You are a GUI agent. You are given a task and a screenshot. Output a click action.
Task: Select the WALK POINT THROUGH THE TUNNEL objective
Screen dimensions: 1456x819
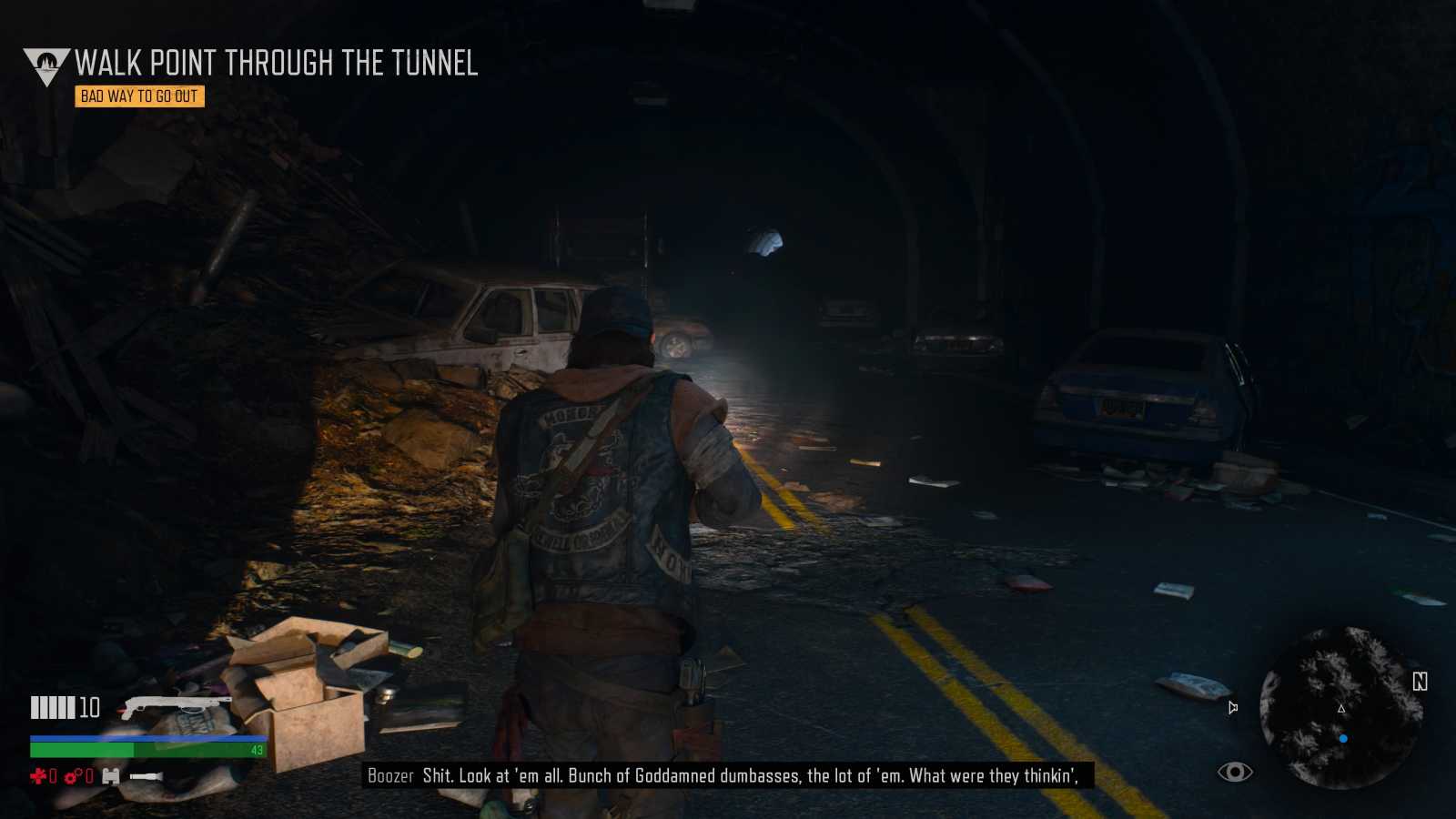click(x=278, y=64)
